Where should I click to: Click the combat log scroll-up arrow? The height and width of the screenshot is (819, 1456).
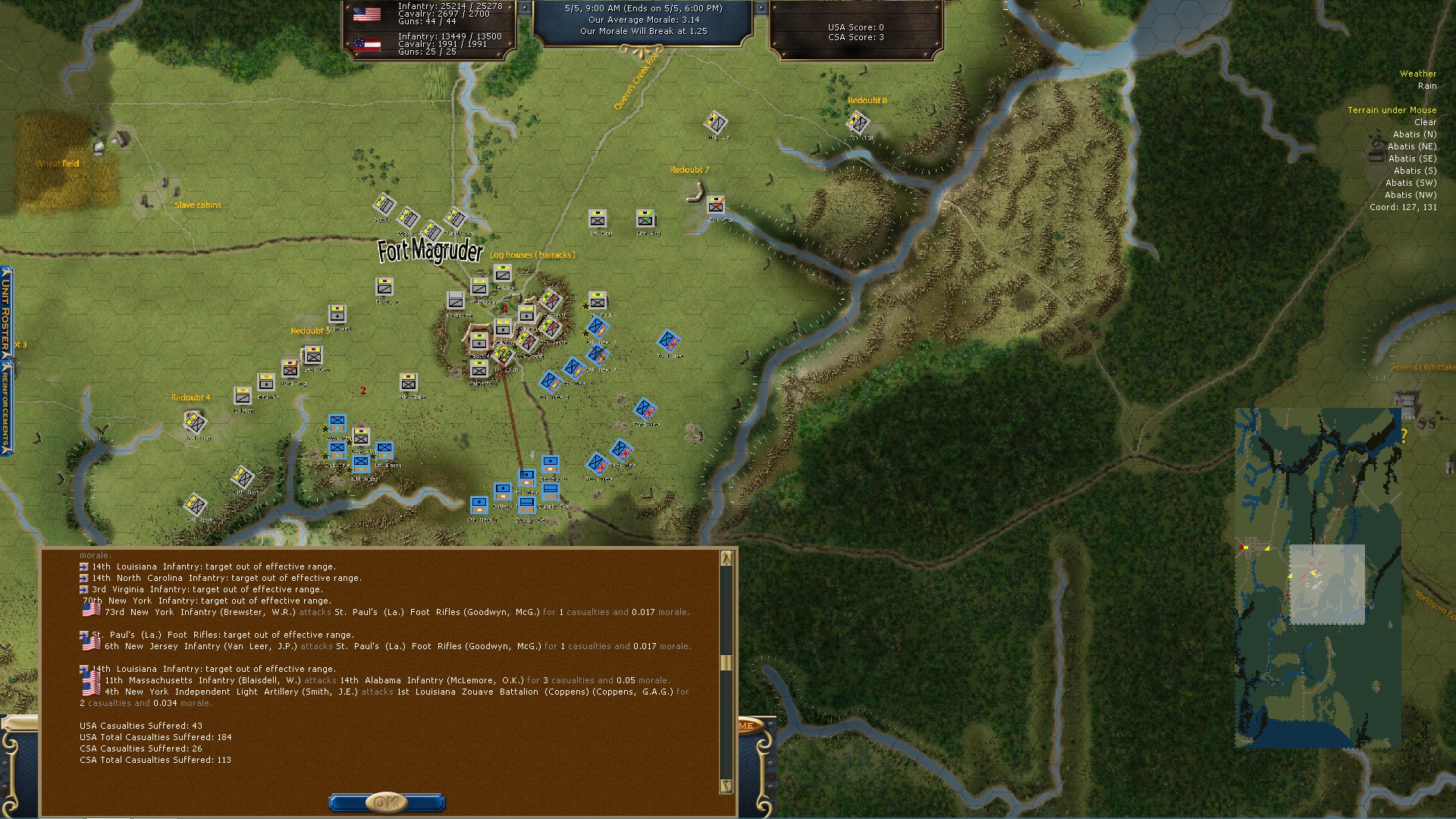(x=726, y=559)
